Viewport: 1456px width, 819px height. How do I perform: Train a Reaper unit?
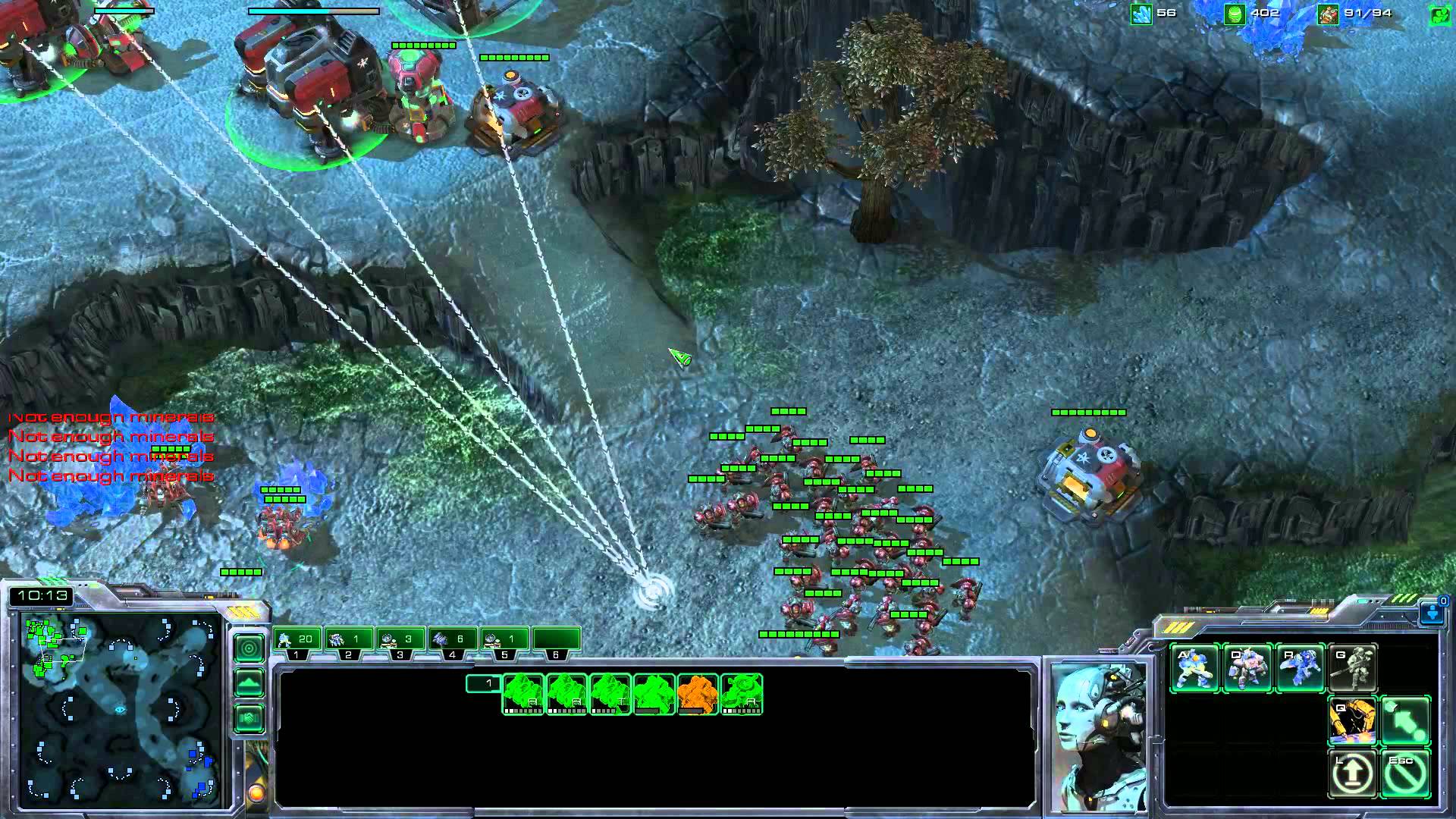(1300, 668)
